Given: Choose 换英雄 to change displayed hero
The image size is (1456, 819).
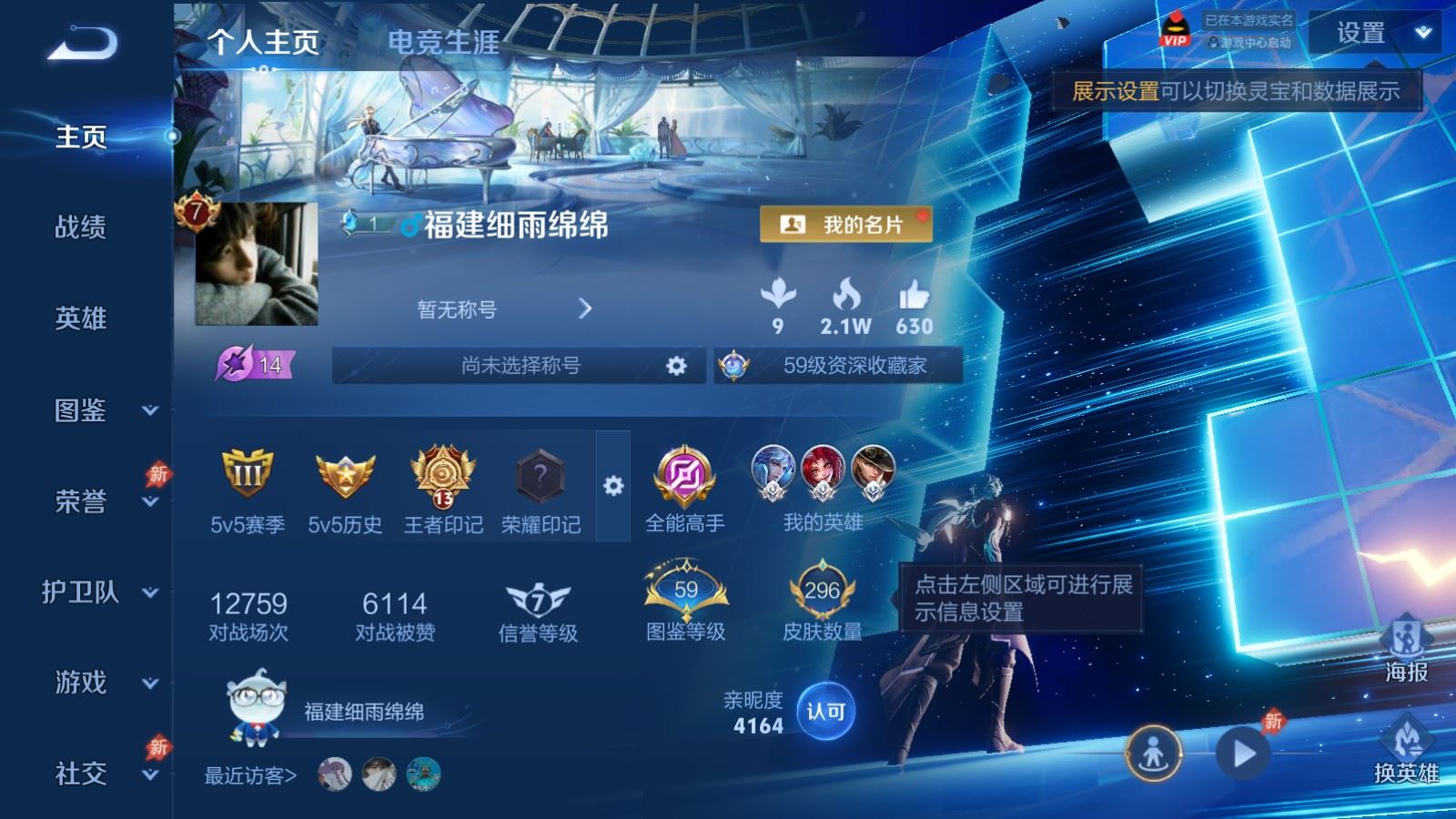Looking at the screenshot, I should pyautogui.click(x=1406, y=750).
